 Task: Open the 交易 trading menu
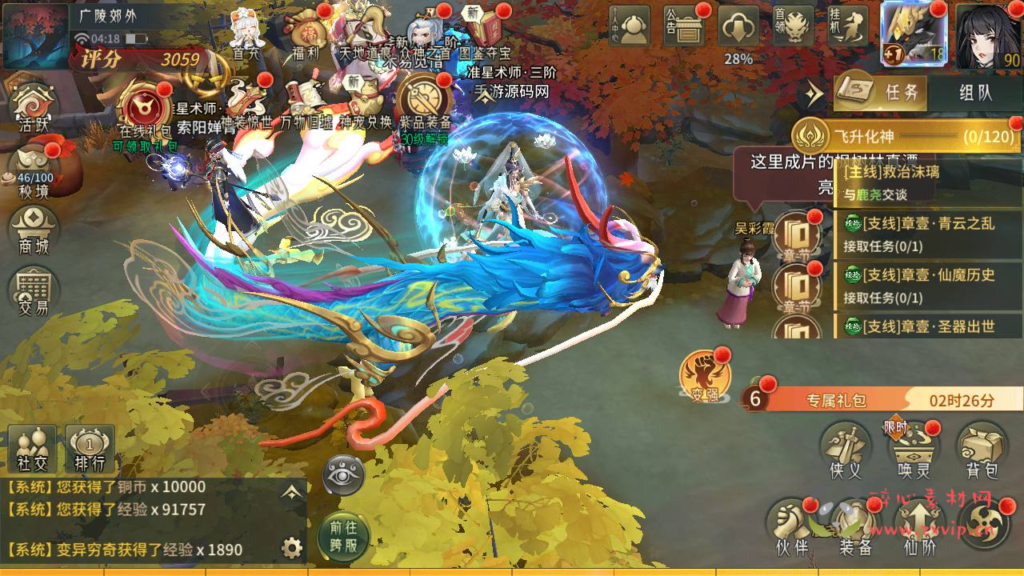click(33, 290)
